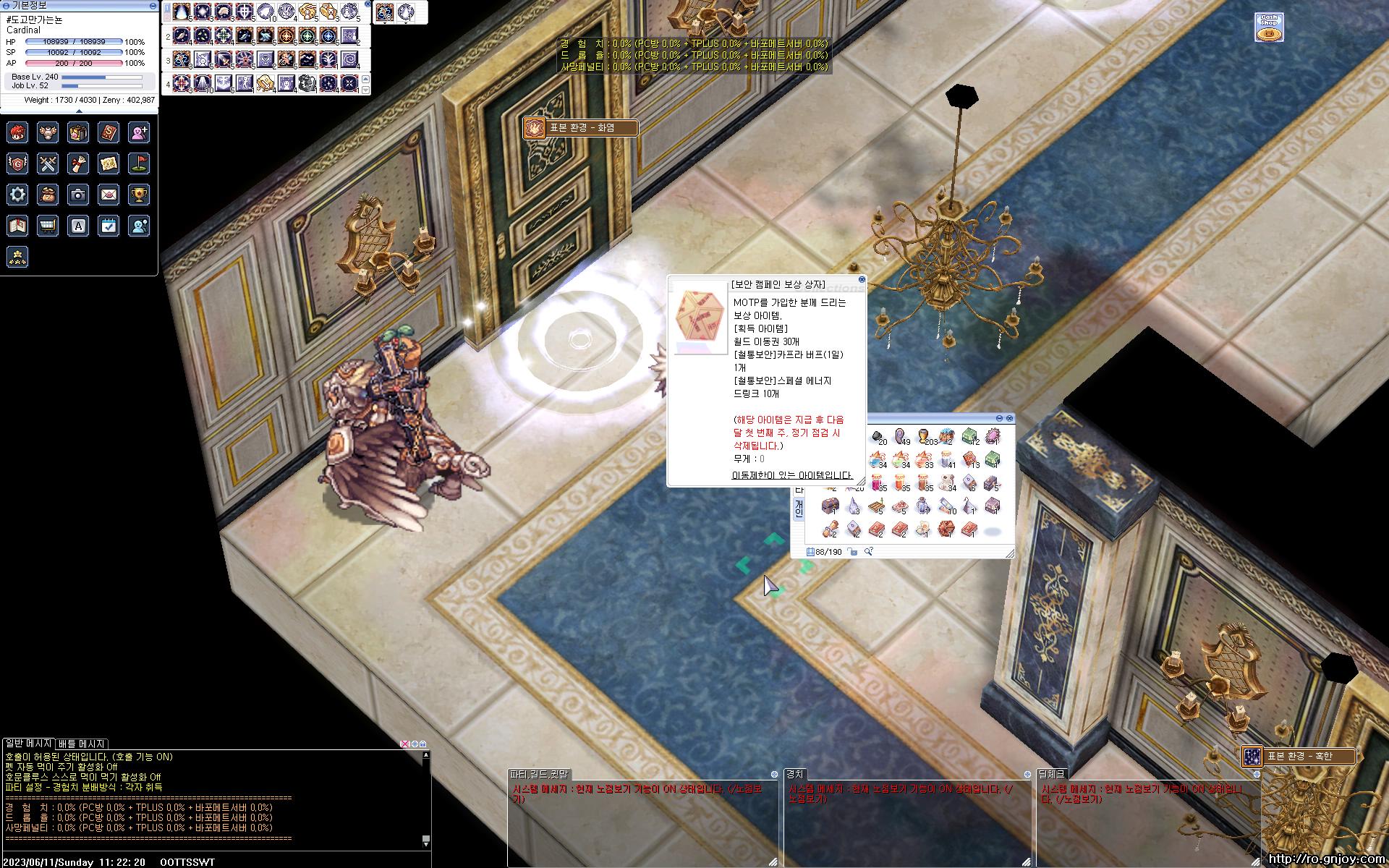The width and height of the screenshot is (1389, 868).
Task: Close the inventory window
Action: click(x=1010, y=418)
